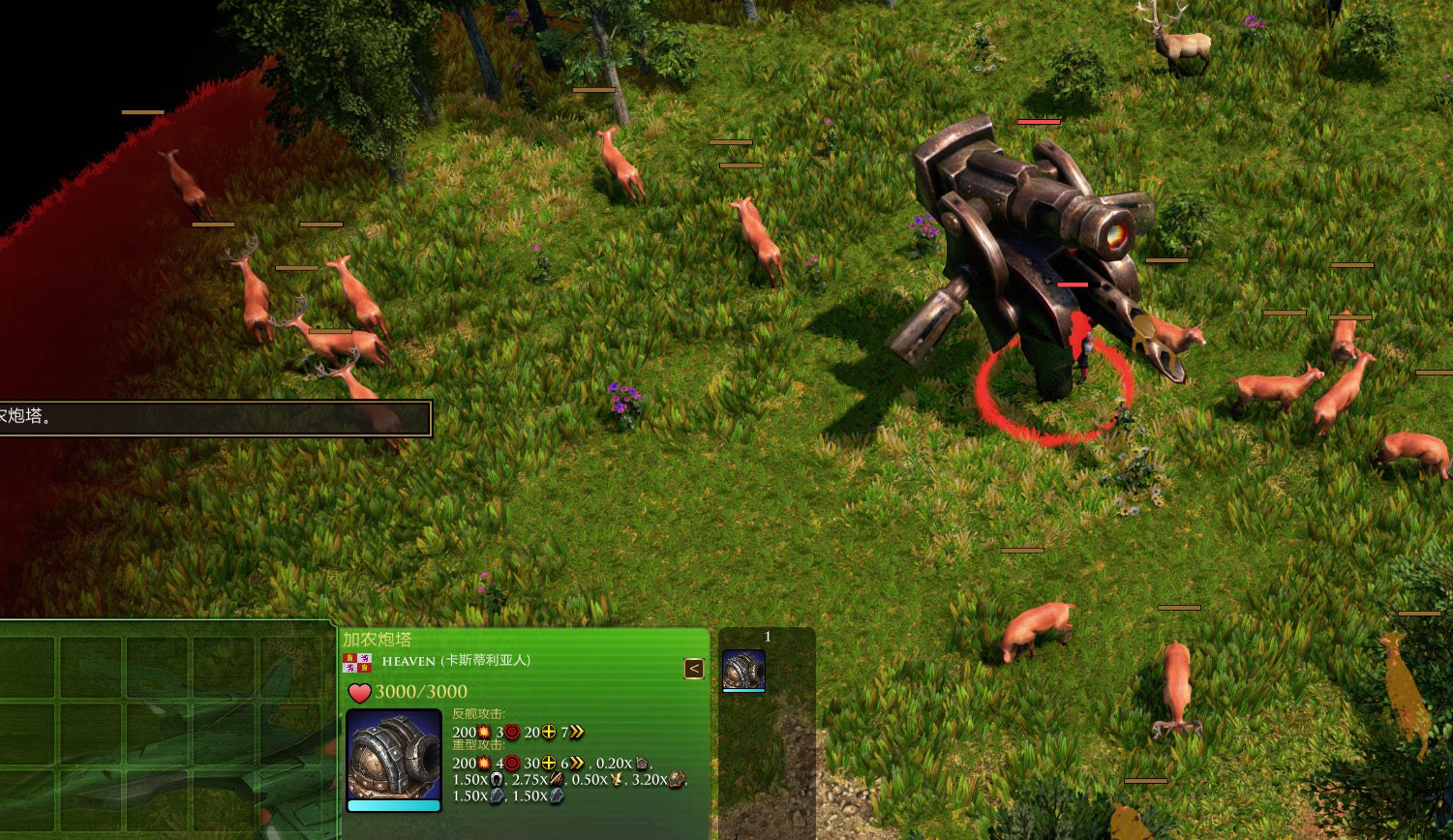This screenshot has height=840, width=1453.
Task: Collapse the unit info panel with the arrow button
Action: tap(693, 669)
